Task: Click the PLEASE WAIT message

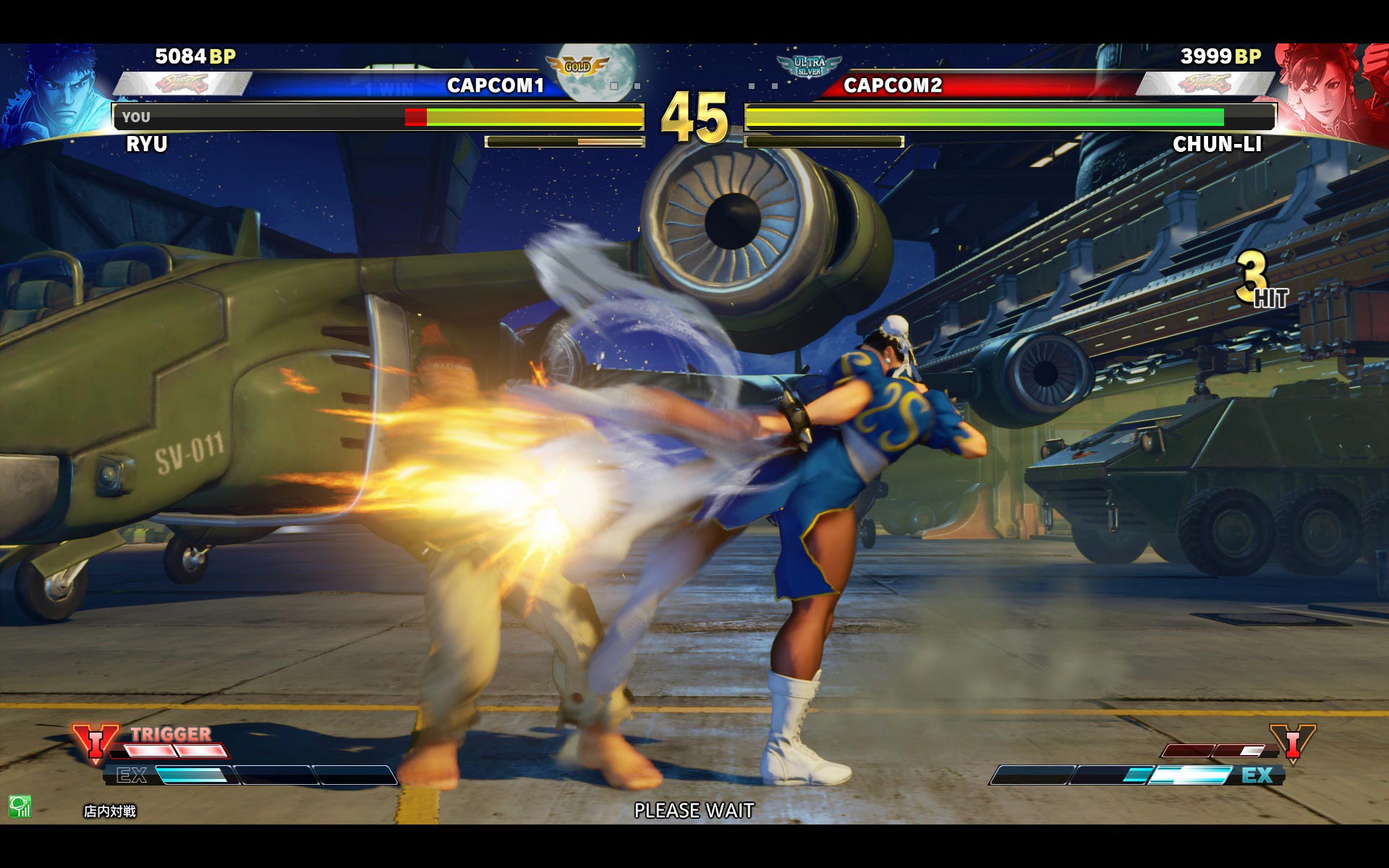Action: [694, 811]
